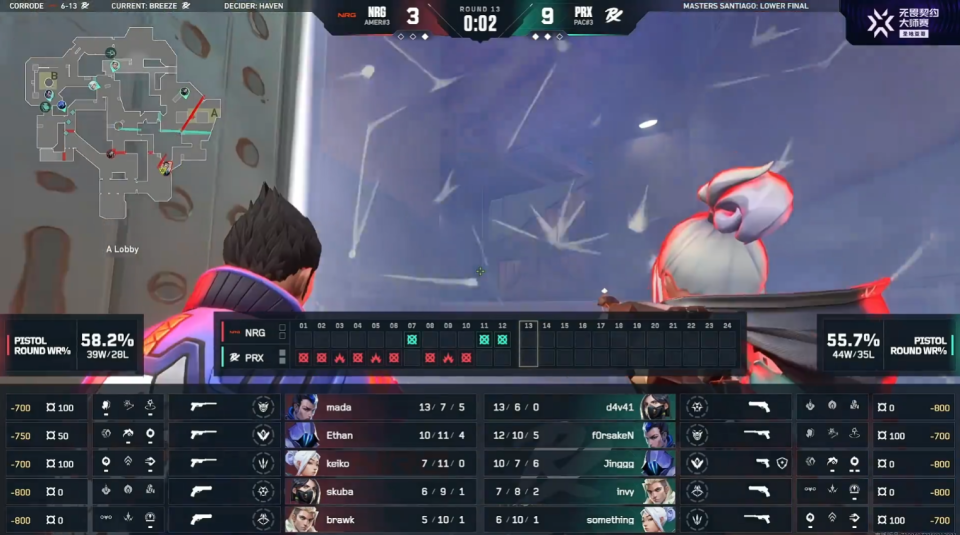Image resolution: width=960 pixels, height=535 pixels.
Task: Show PRX's 55.7% pistol round win rate panel
Action: coord(887,345)
